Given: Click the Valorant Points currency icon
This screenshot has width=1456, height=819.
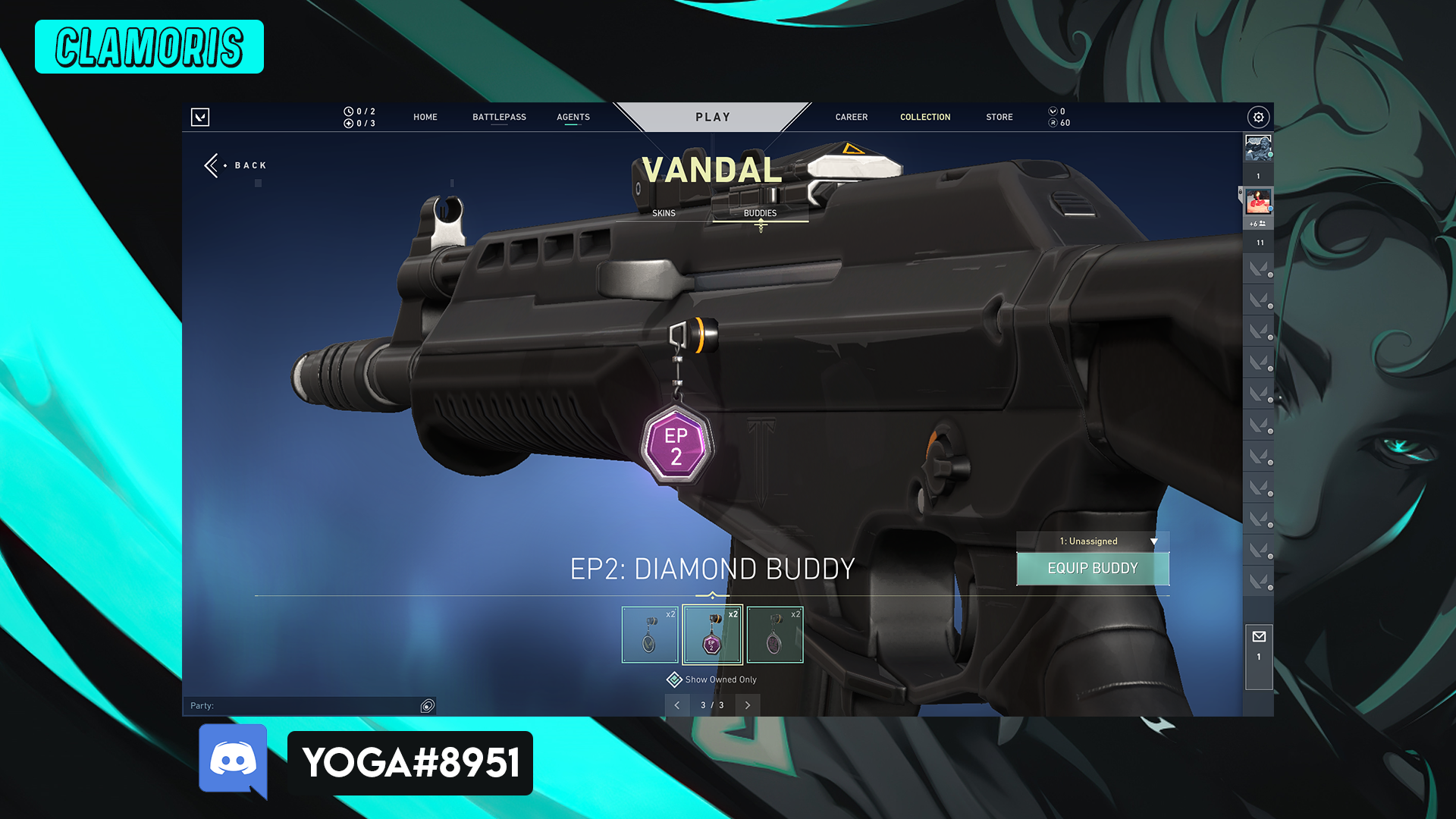Looking at the screenshot, I should 1054,111.
